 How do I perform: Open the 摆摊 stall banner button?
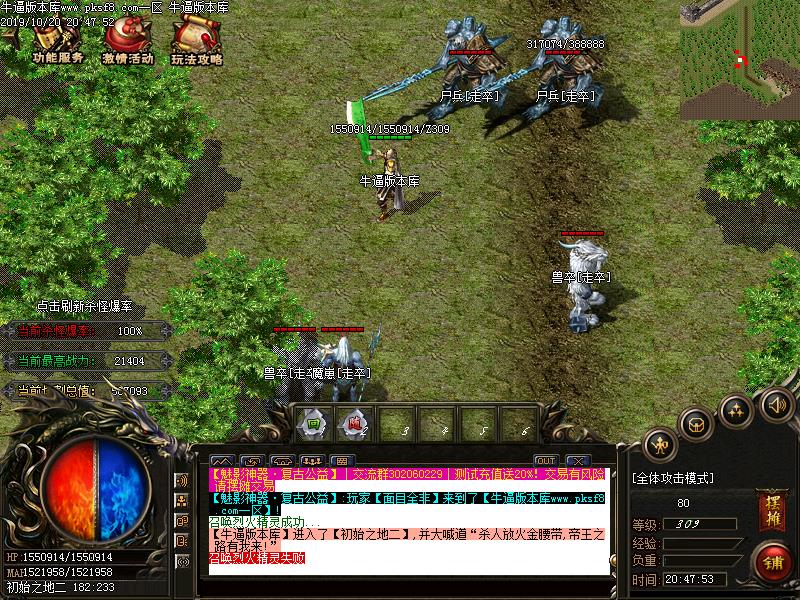pyautogui.click(x=770, y=503)
